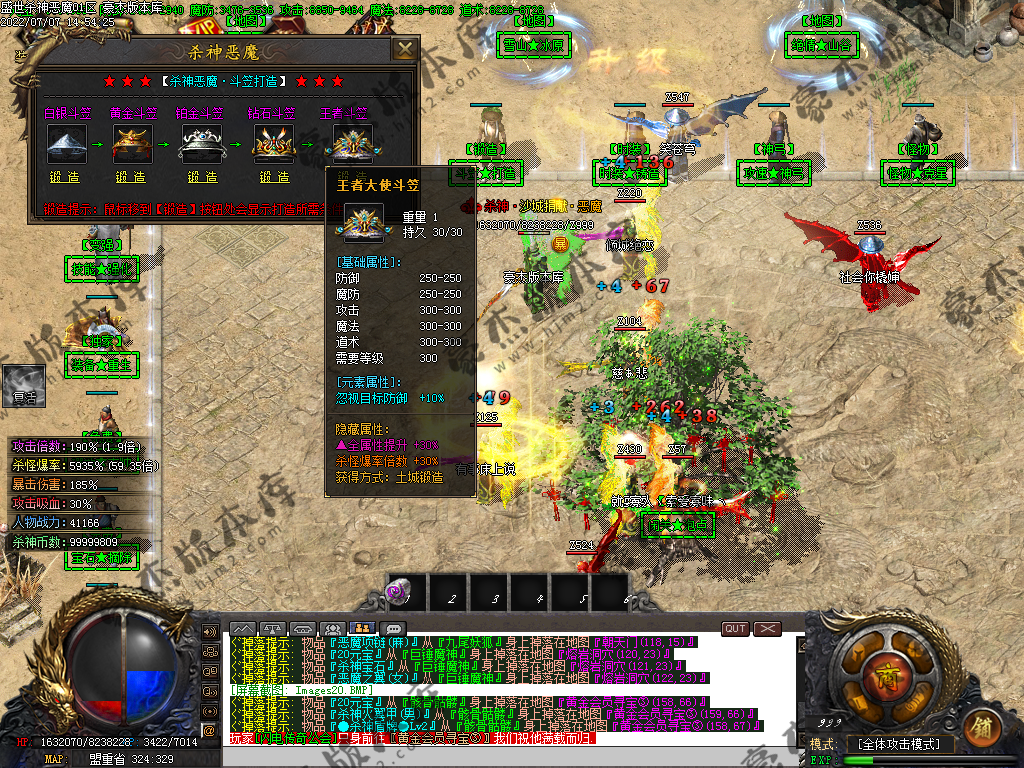
Task: Toggle the speaker sound button beside chat
Action: (x=210, y=632)
